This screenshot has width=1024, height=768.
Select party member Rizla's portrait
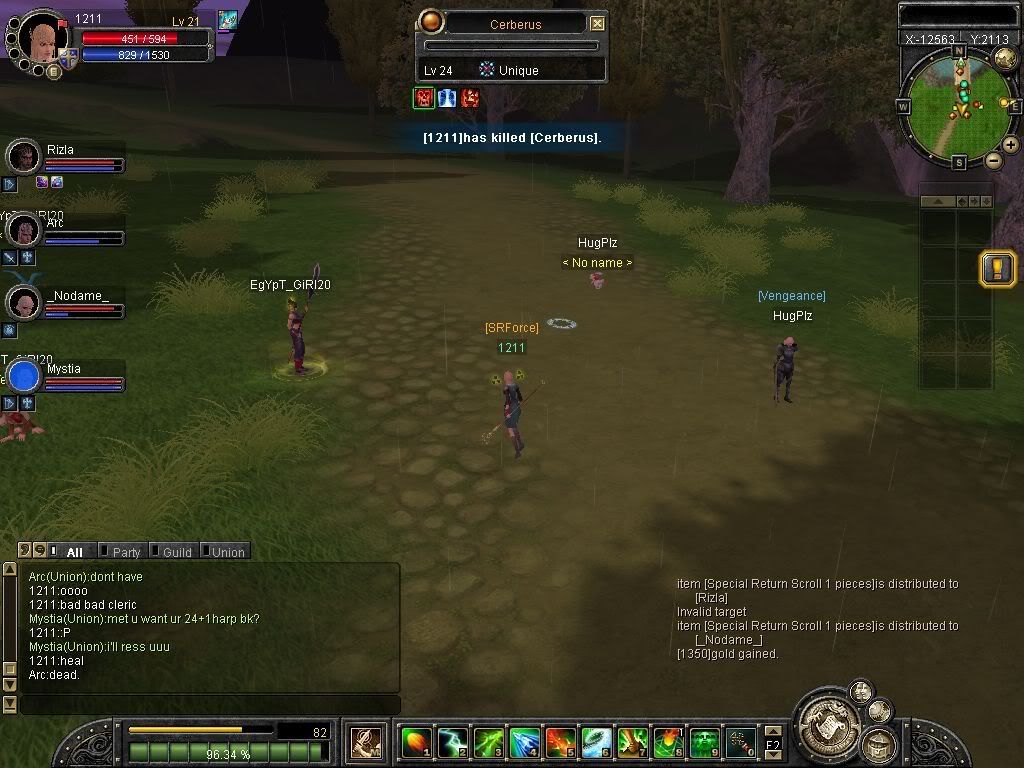point(22,157)
